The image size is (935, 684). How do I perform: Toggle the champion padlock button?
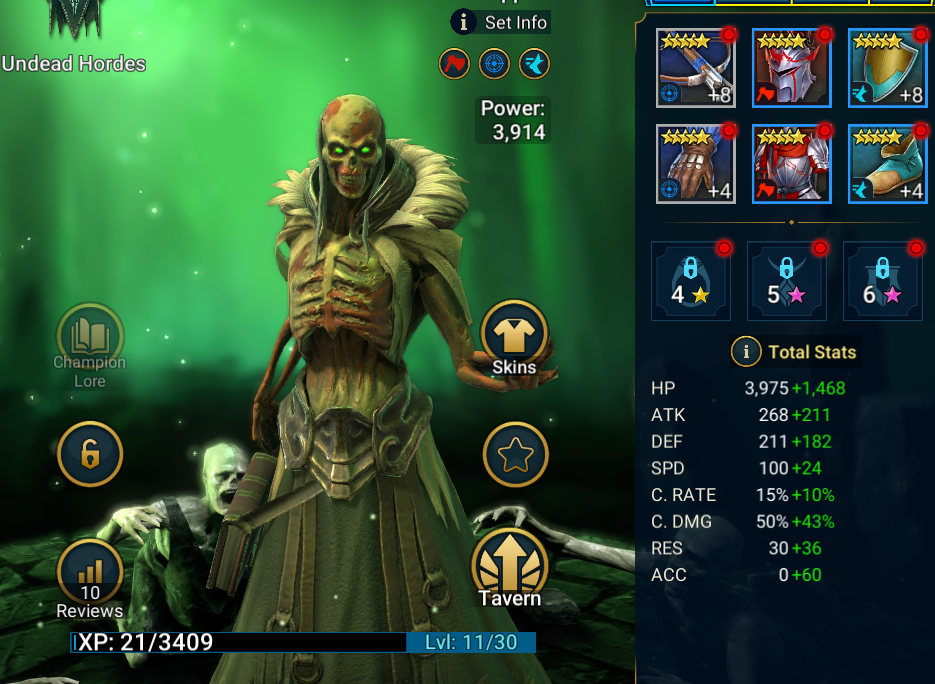90,454
